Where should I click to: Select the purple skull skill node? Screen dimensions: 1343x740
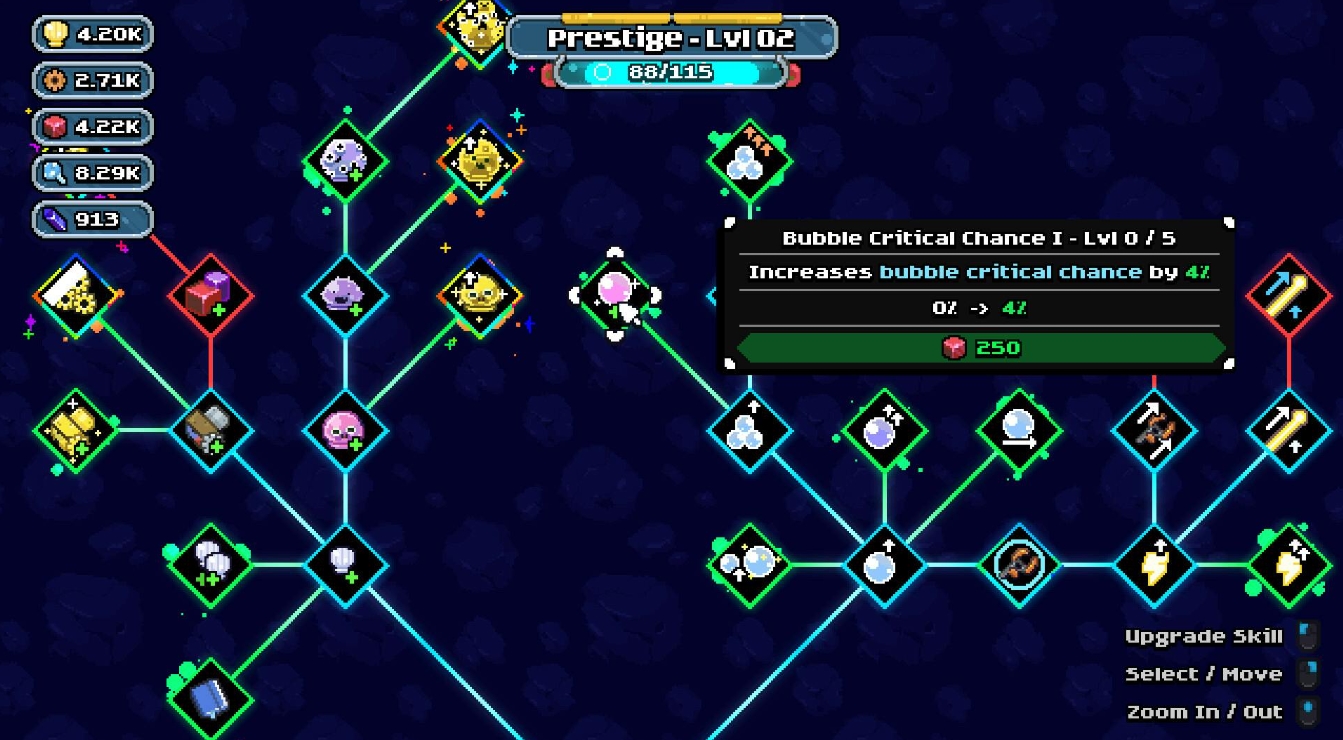(x=345, y=295)
